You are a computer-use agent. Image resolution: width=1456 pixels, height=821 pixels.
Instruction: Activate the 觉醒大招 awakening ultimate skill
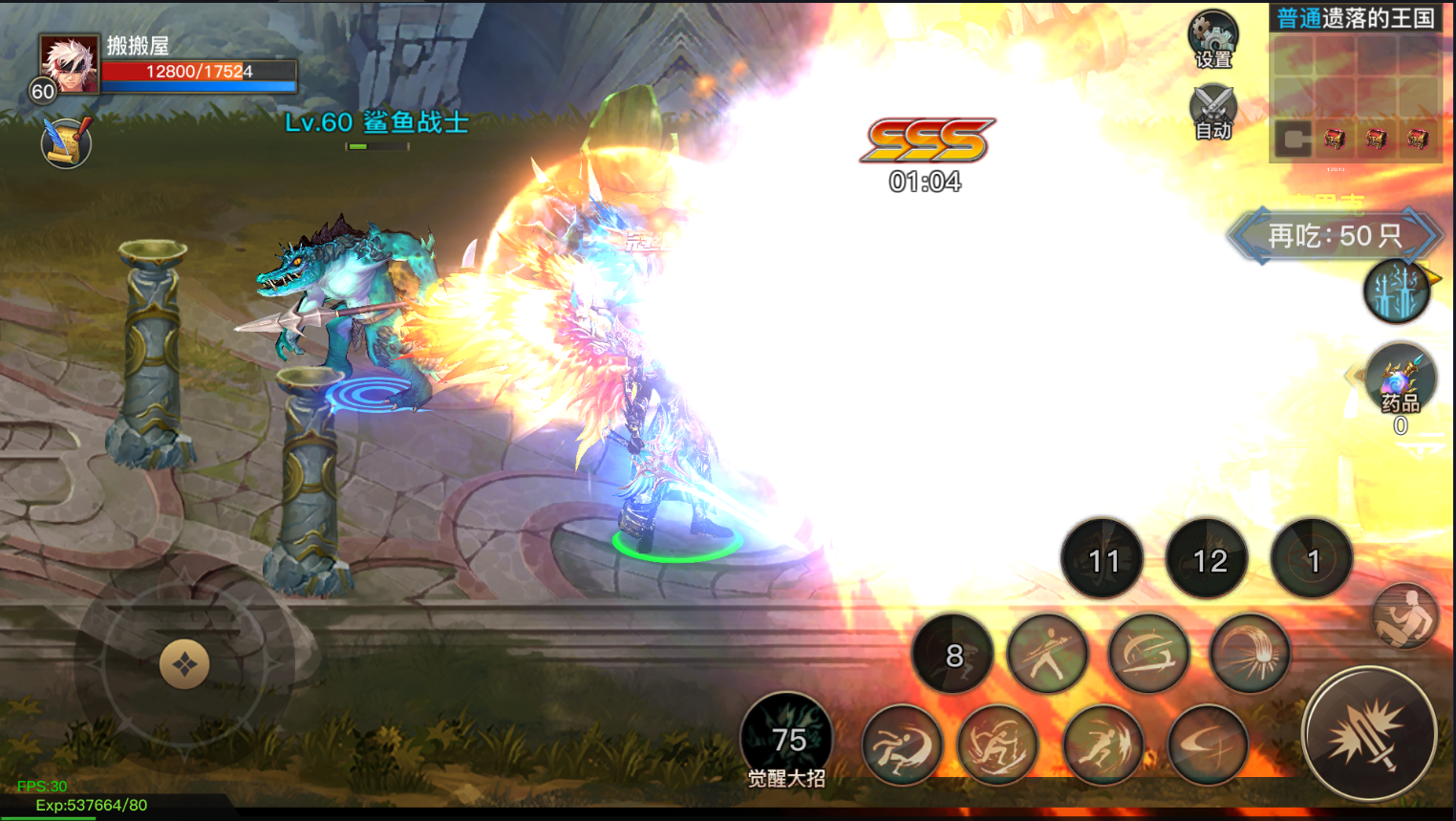[x=787, y=740]
